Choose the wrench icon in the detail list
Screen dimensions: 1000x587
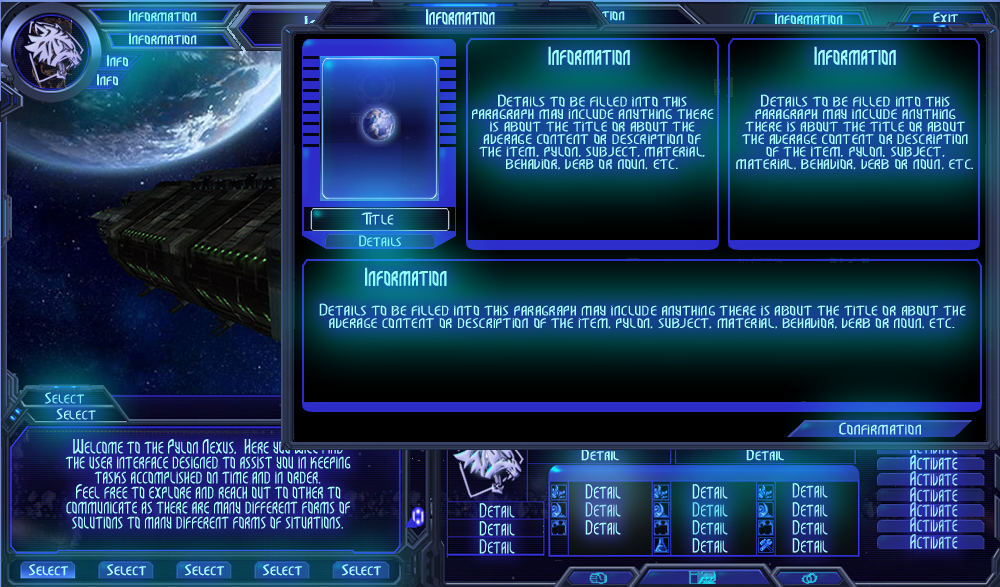coord(765,546)
